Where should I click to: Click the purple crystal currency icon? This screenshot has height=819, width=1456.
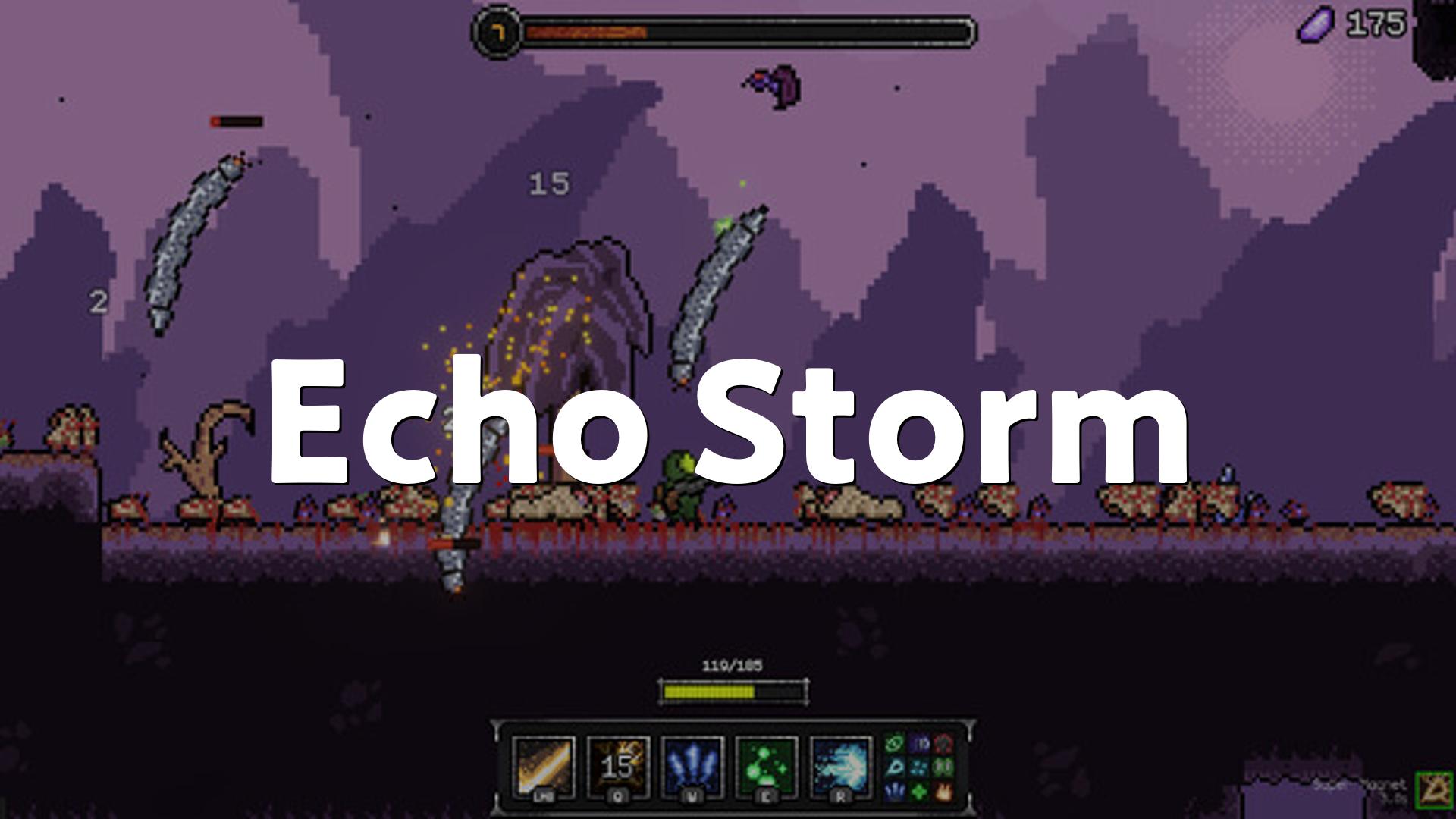tap(1316, 25)
